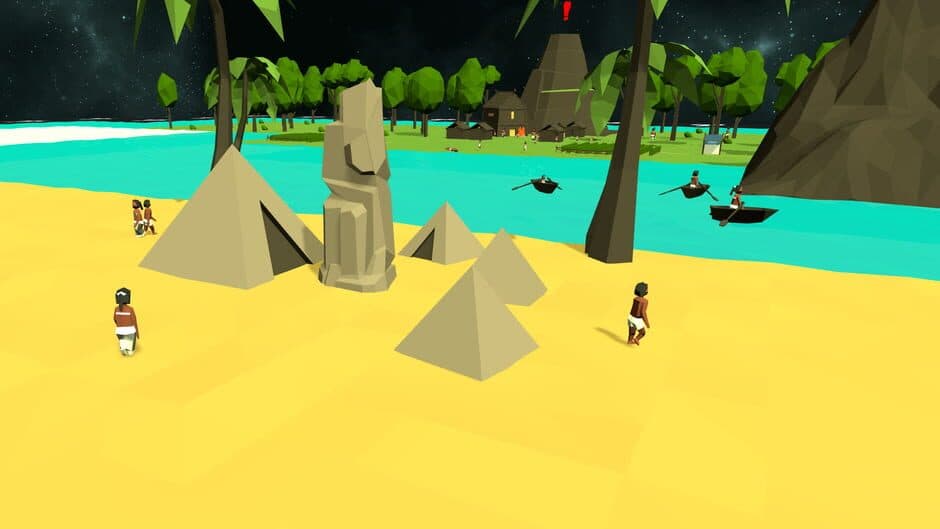Click the red exclamation alert marker
Viewport: 940px width, 529px height.
click(x=566, y=11)
